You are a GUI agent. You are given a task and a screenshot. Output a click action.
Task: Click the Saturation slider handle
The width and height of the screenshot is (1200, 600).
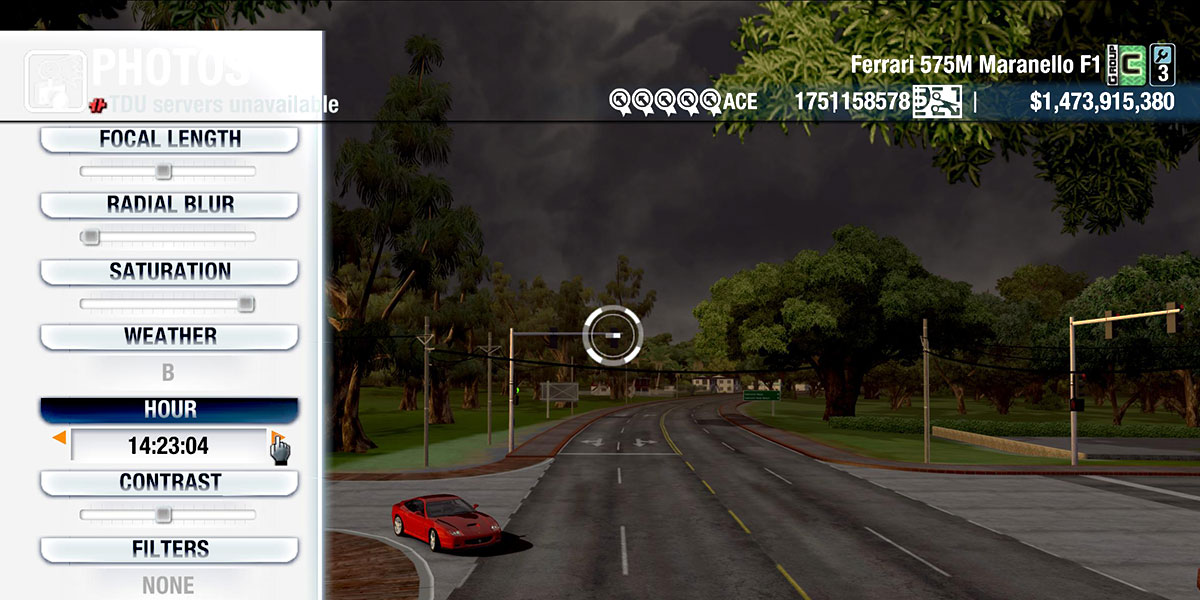245,304
